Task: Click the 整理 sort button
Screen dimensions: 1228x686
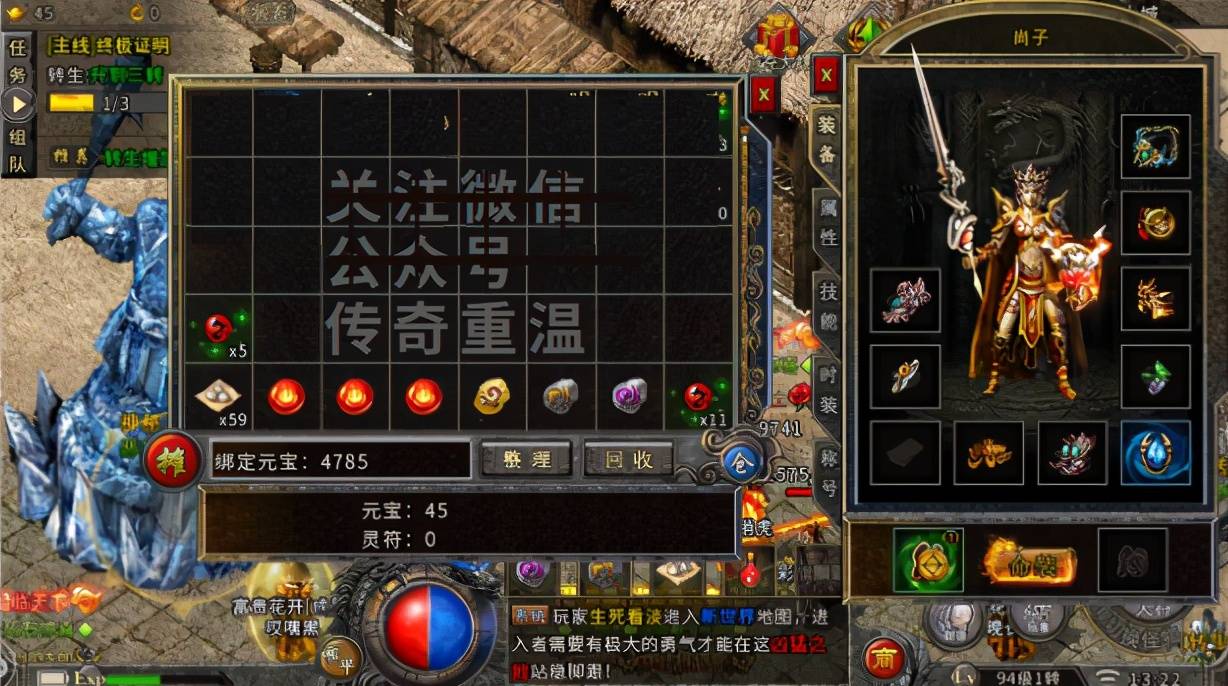Action: (526, 459)
